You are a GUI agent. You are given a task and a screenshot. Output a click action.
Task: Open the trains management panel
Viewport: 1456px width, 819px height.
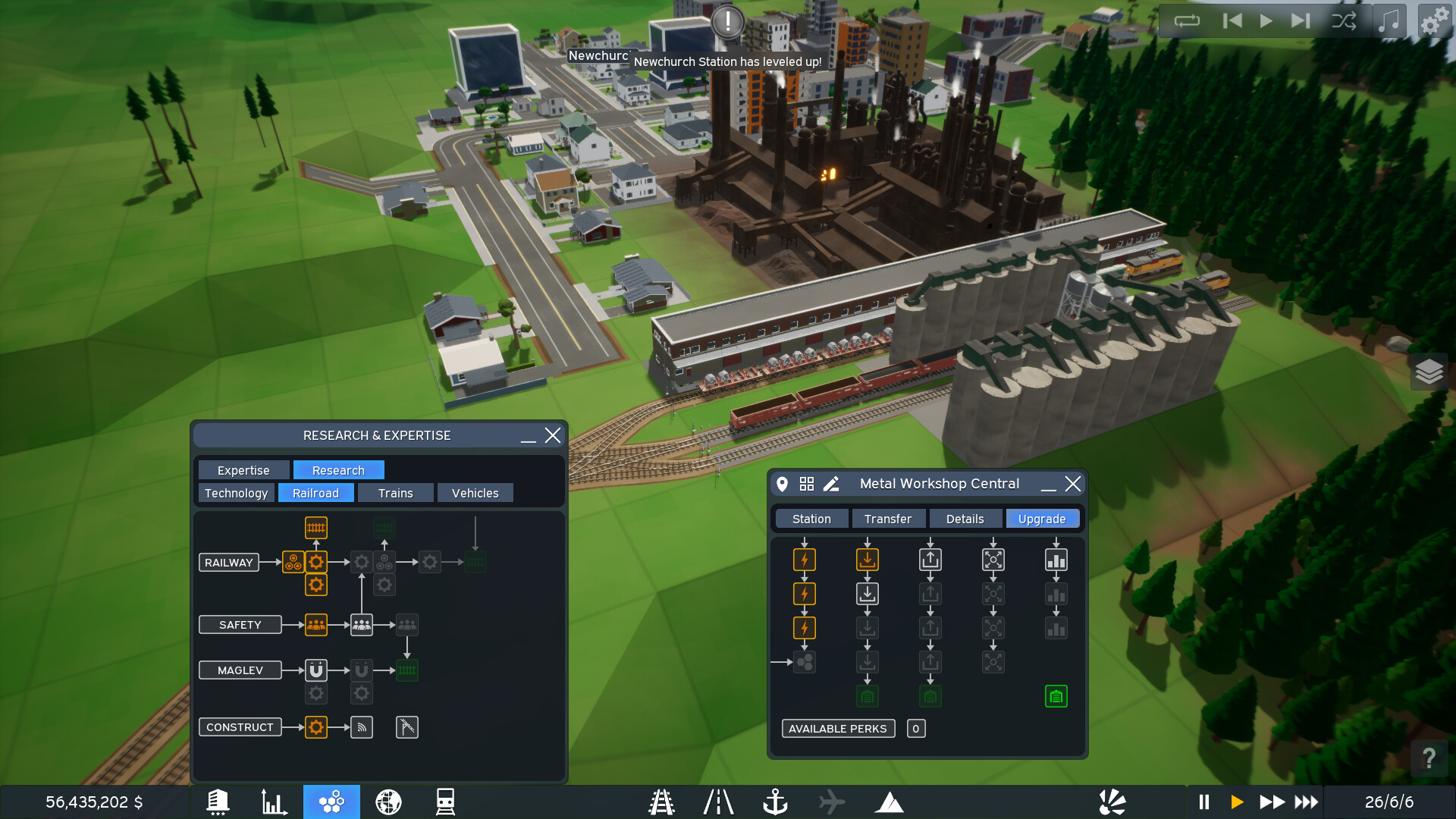(x=446, y=801)
